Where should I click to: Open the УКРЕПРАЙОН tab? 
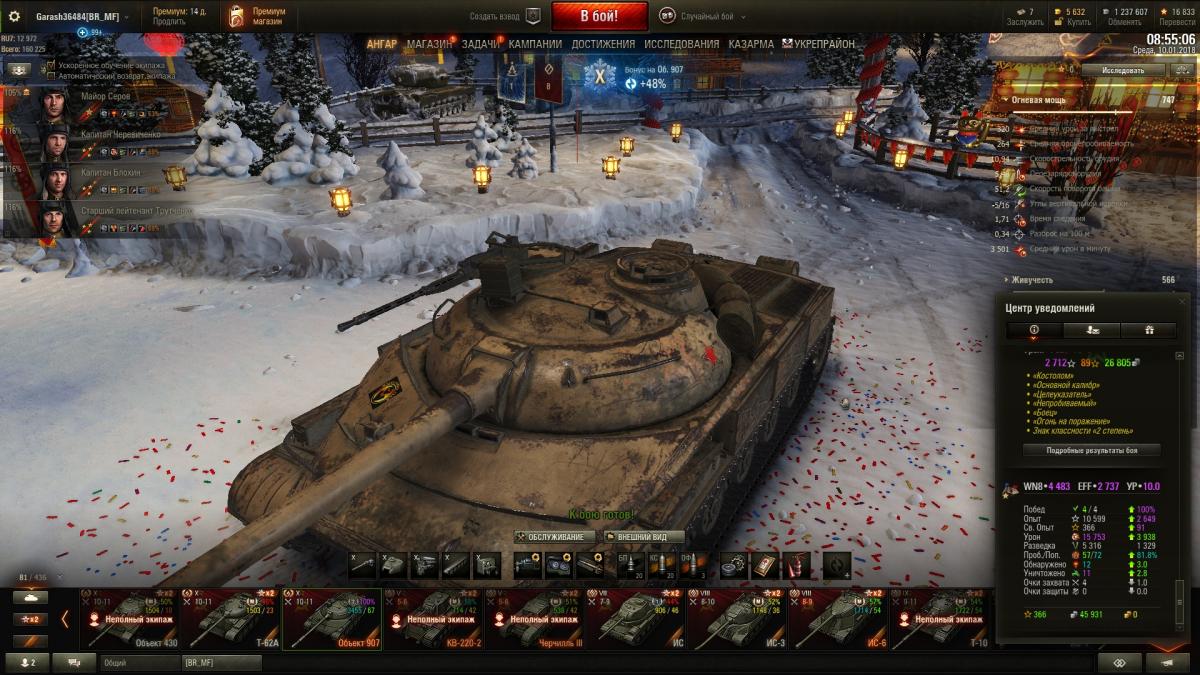[x=823, y=44]
